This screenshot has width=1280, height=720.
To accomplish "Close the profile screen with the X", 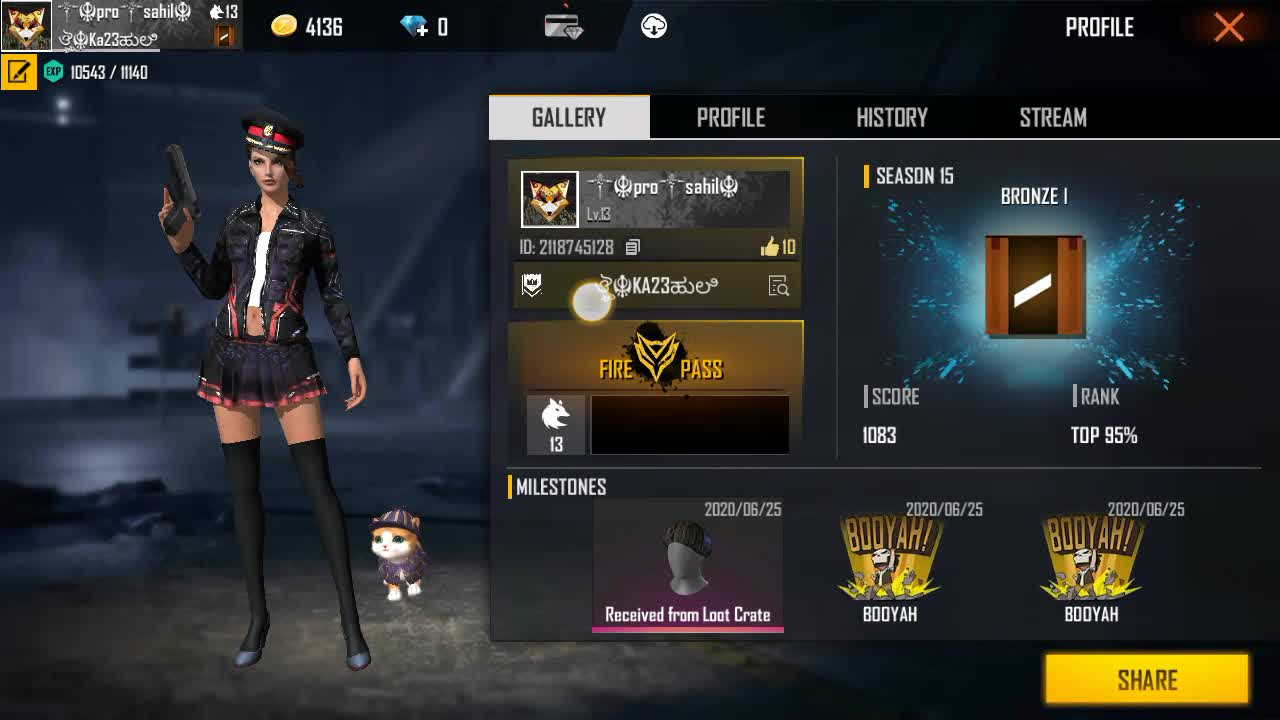I will (1229, 27).
